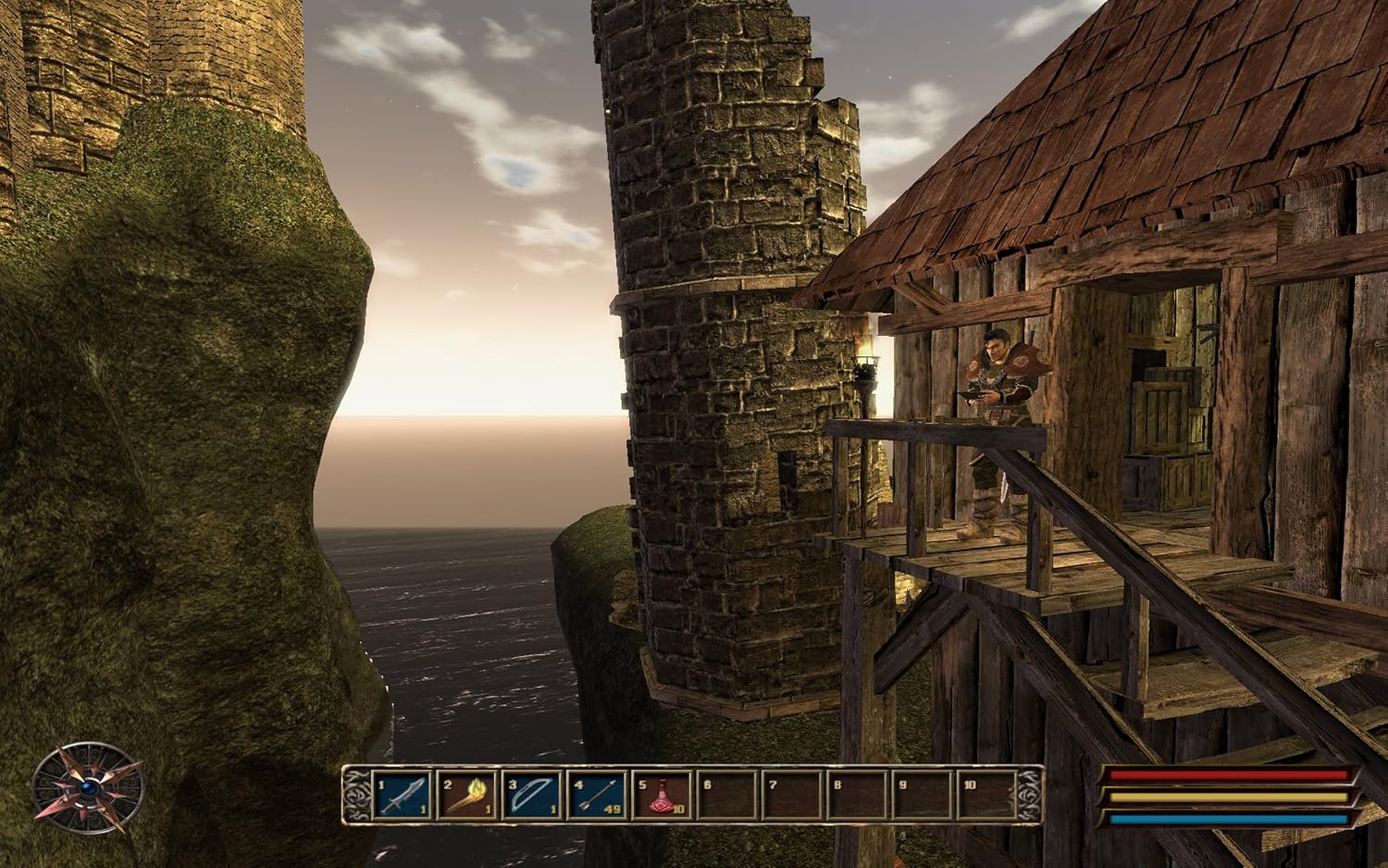Viewport: 1388px width, 868px height.
Task: Equip the burning torch hotbar slot
Action: [468, 796]
